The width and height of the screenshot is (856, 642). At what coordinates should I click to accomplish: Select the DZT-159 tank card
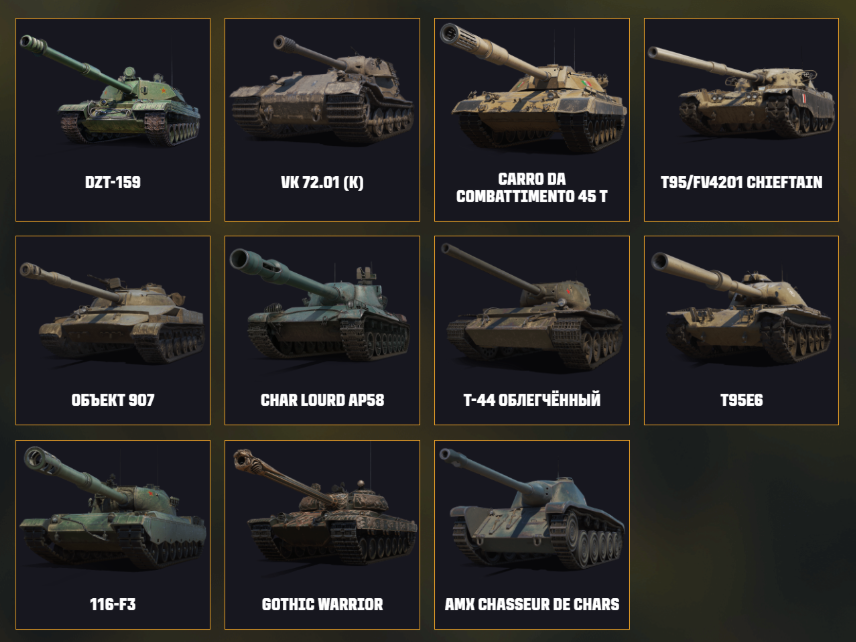pos(113,120)
